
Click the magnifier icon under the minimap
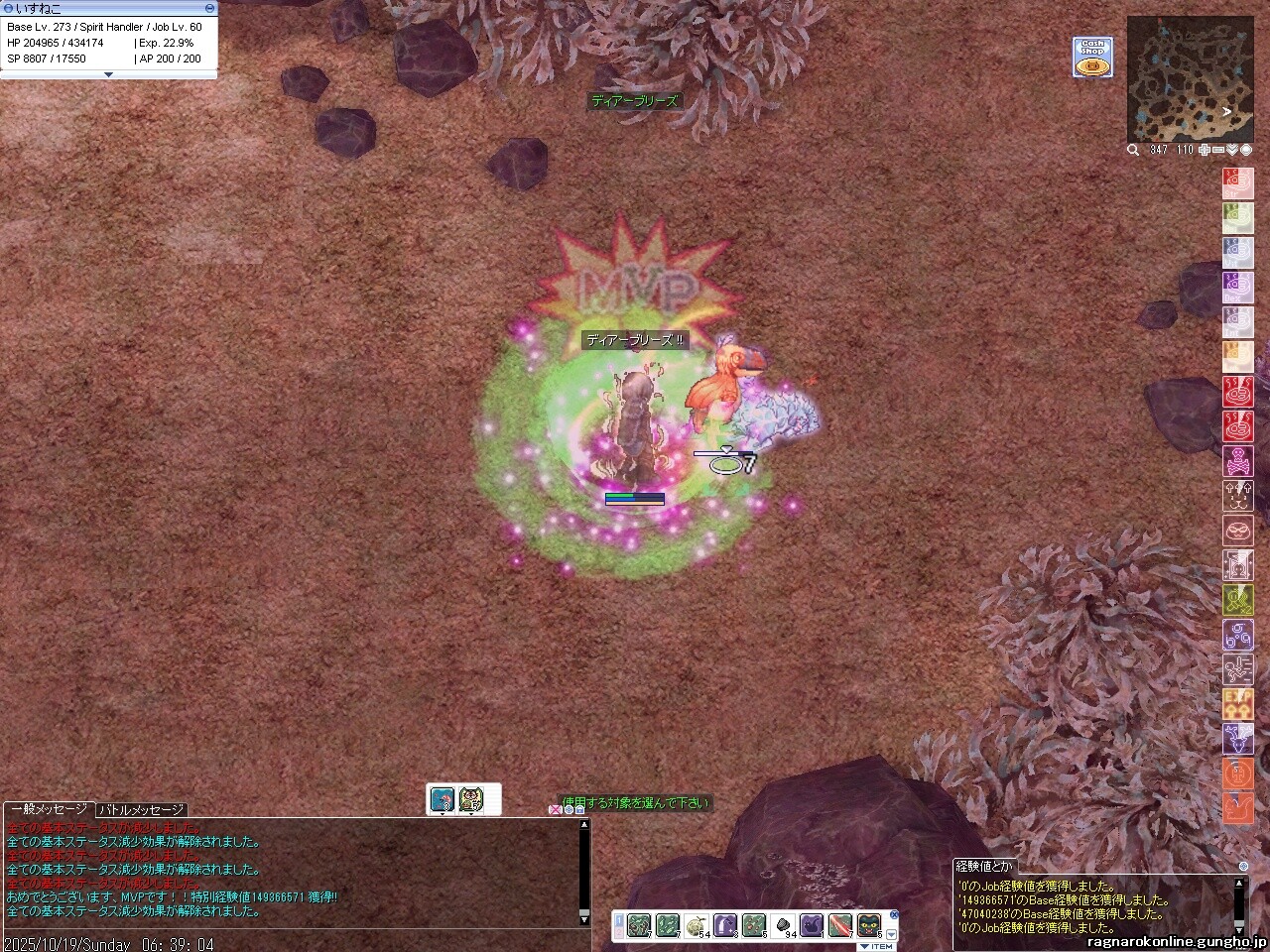1133,150
